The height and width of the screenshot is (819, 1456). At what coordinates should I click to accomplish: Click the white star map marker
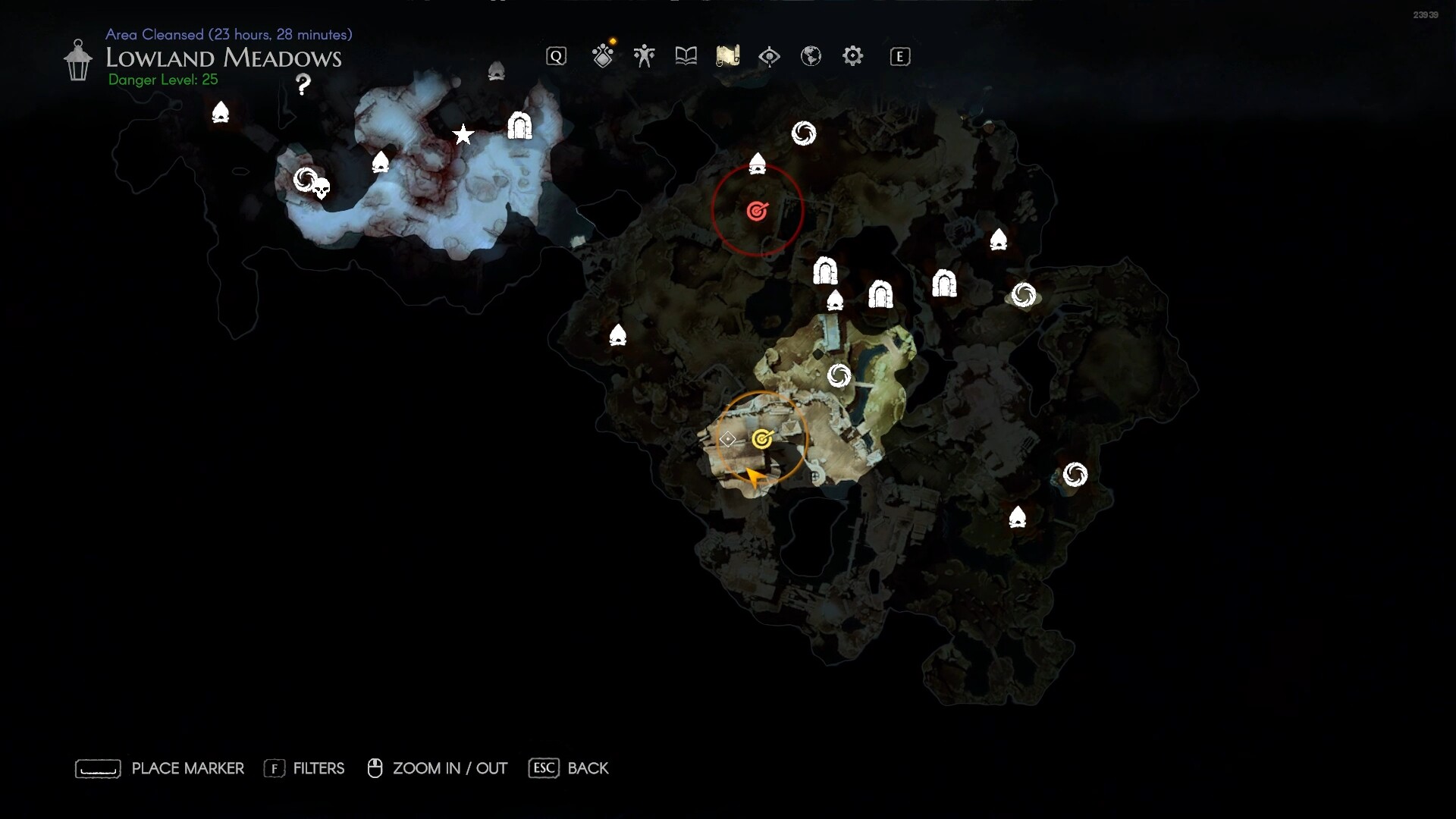463,135
